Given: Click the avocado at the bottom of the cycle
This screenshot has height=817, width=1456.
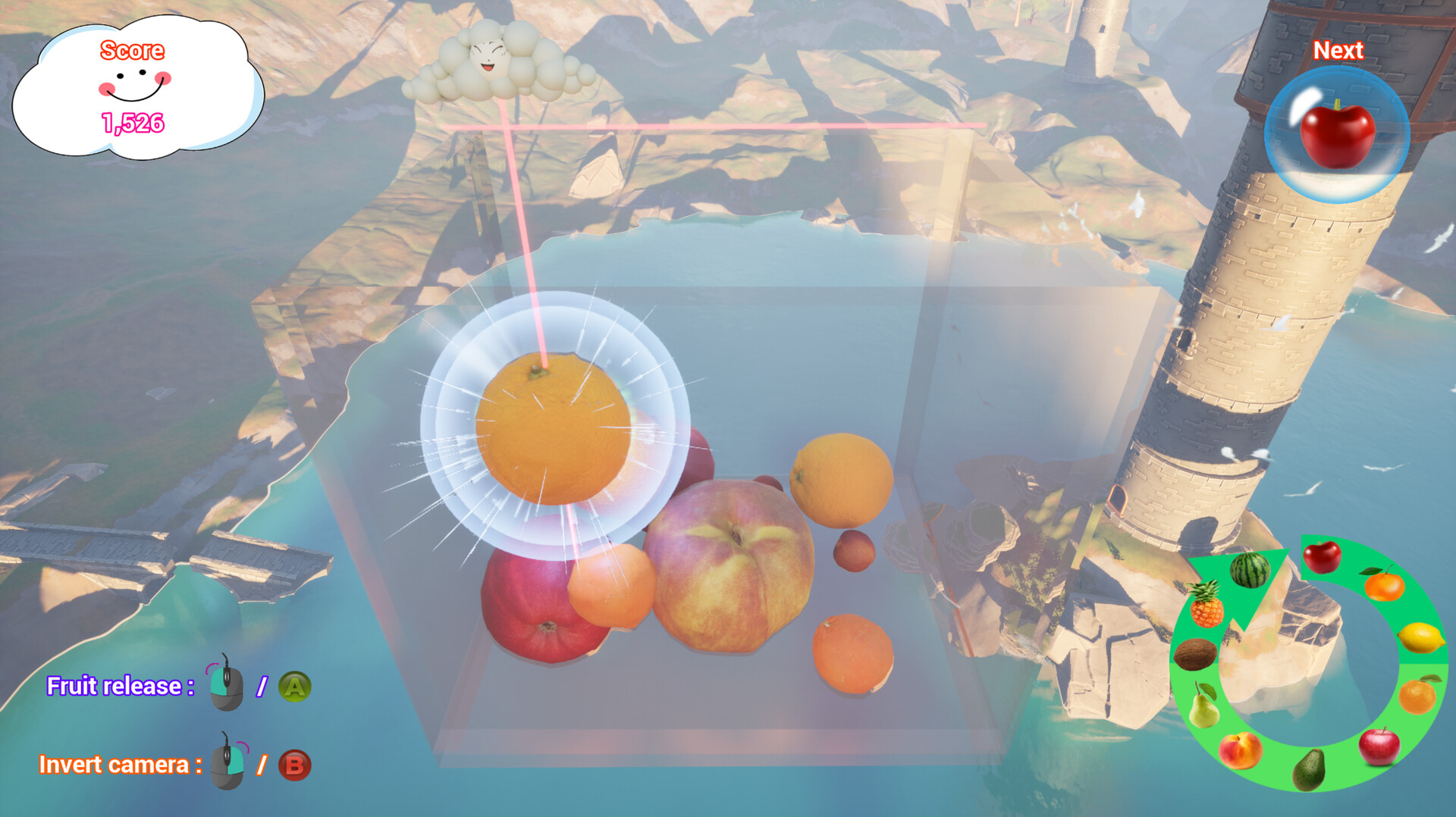Looking at the screenshot, I should pyautogui.click(x=1309, y=770).
